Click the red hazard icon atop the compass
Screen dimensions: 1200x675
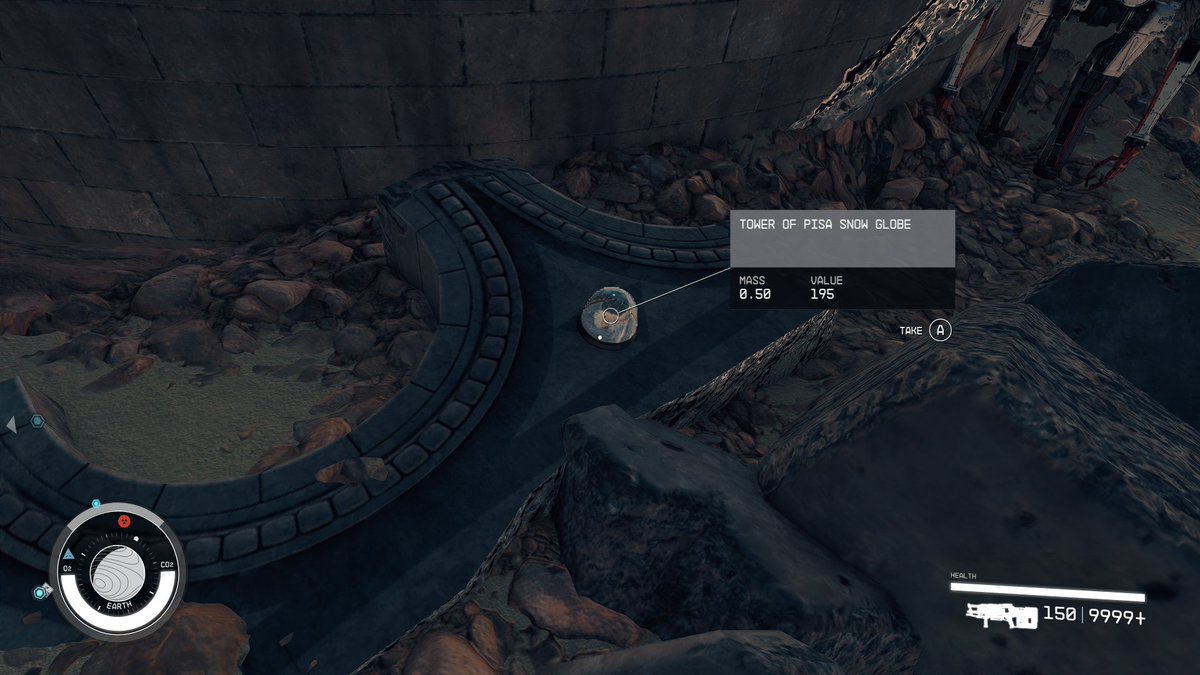click(x=124, y=521)
